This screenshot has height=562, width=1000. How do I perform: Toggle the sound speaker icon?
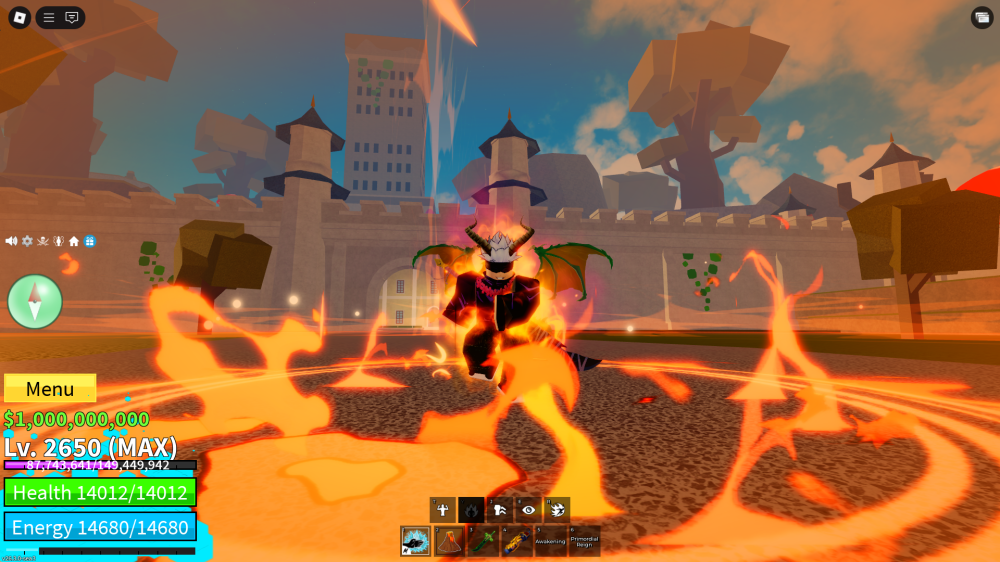(11, 241)
